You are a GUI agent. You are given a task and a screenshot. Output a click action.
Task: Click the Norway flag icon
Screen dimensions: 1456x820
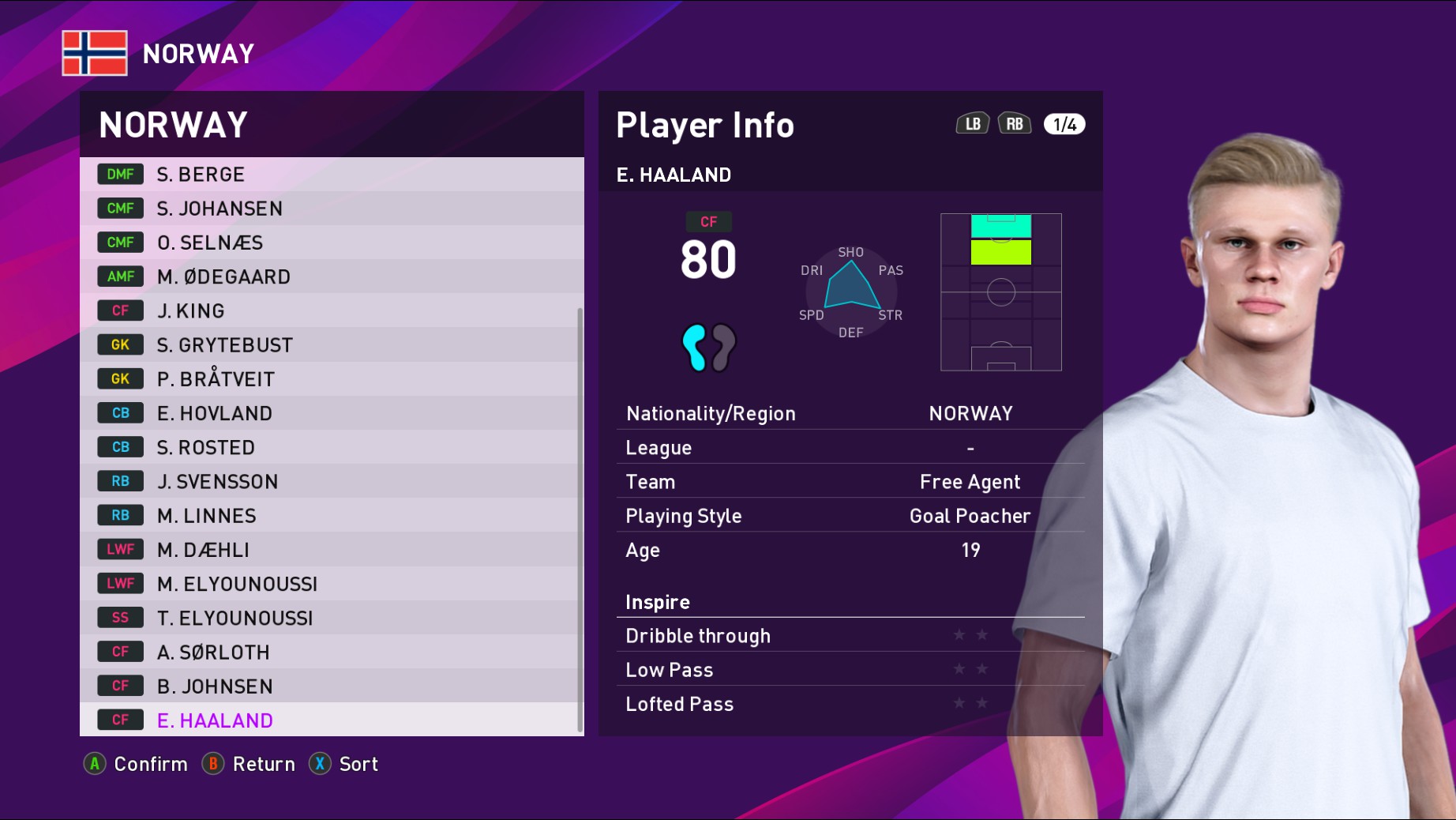(94, 53)
